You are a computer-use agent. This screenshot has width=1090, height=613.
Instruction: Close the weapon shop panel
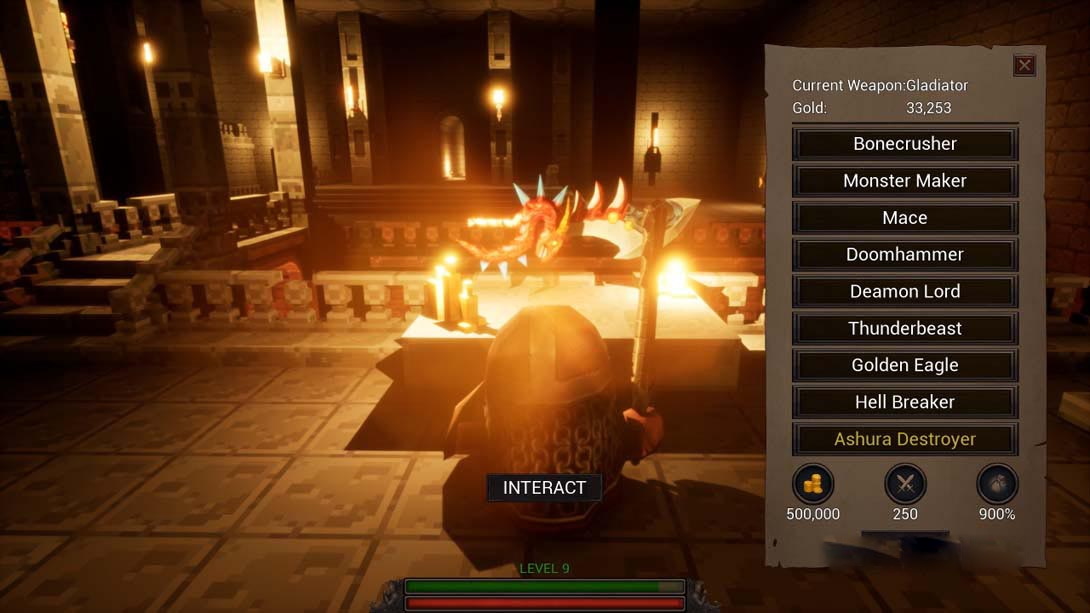(x=1024, y=66)
